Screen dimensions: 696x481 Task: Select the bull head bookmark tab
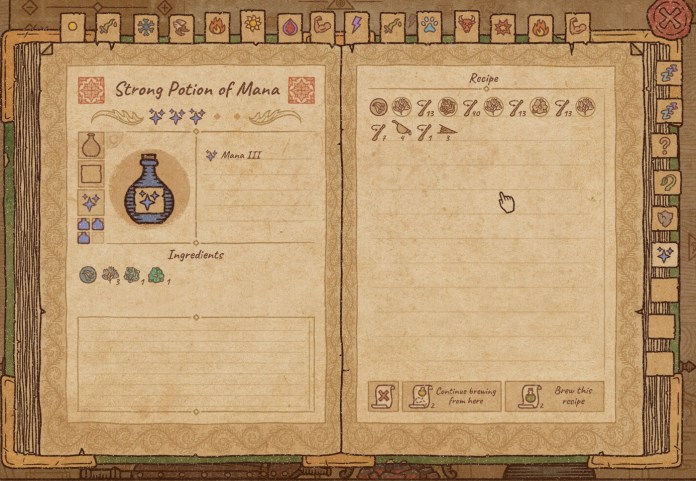[x=466, y=25]
